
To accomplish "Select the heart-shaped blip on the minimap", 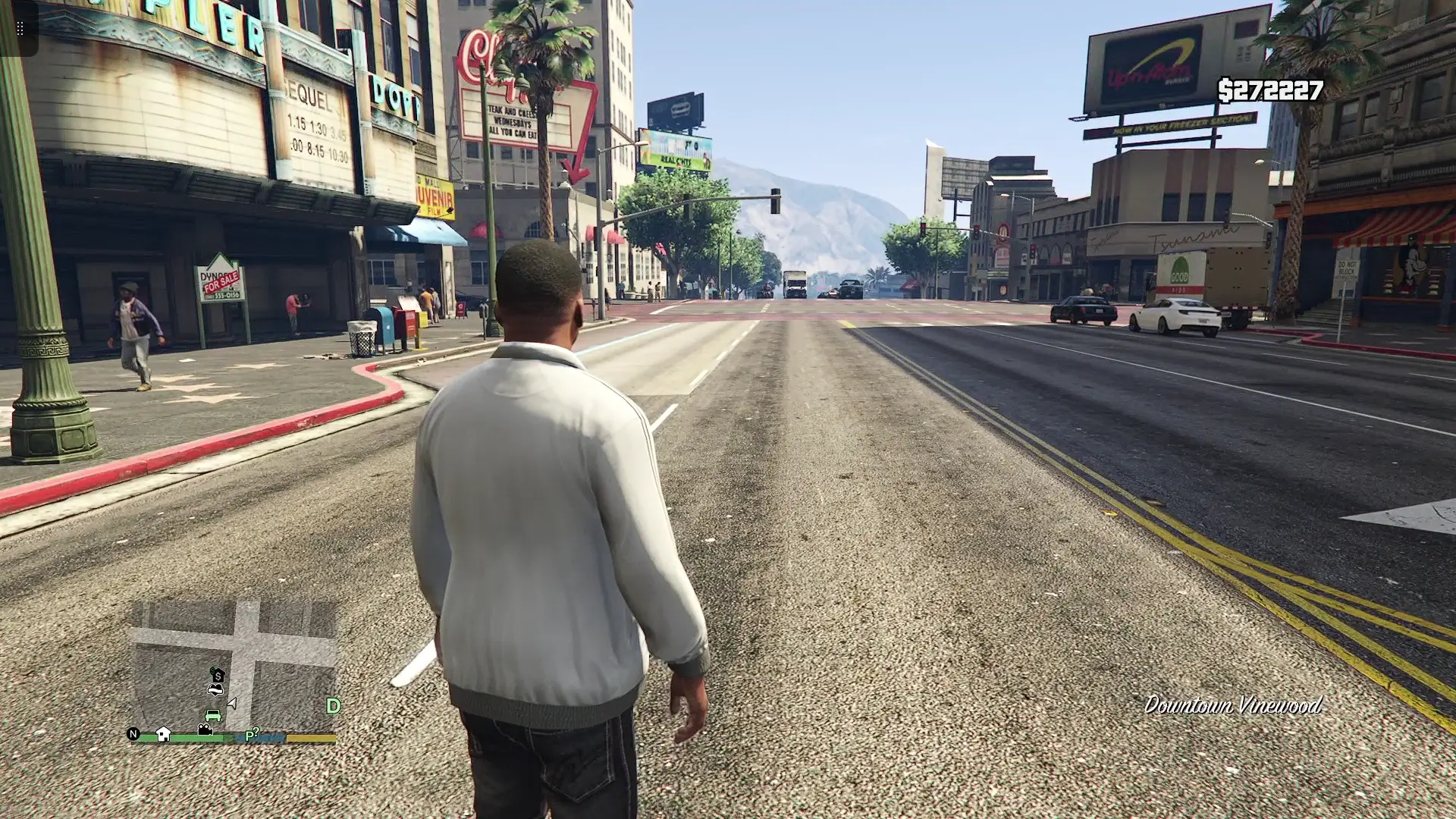I will click(215, 689).
